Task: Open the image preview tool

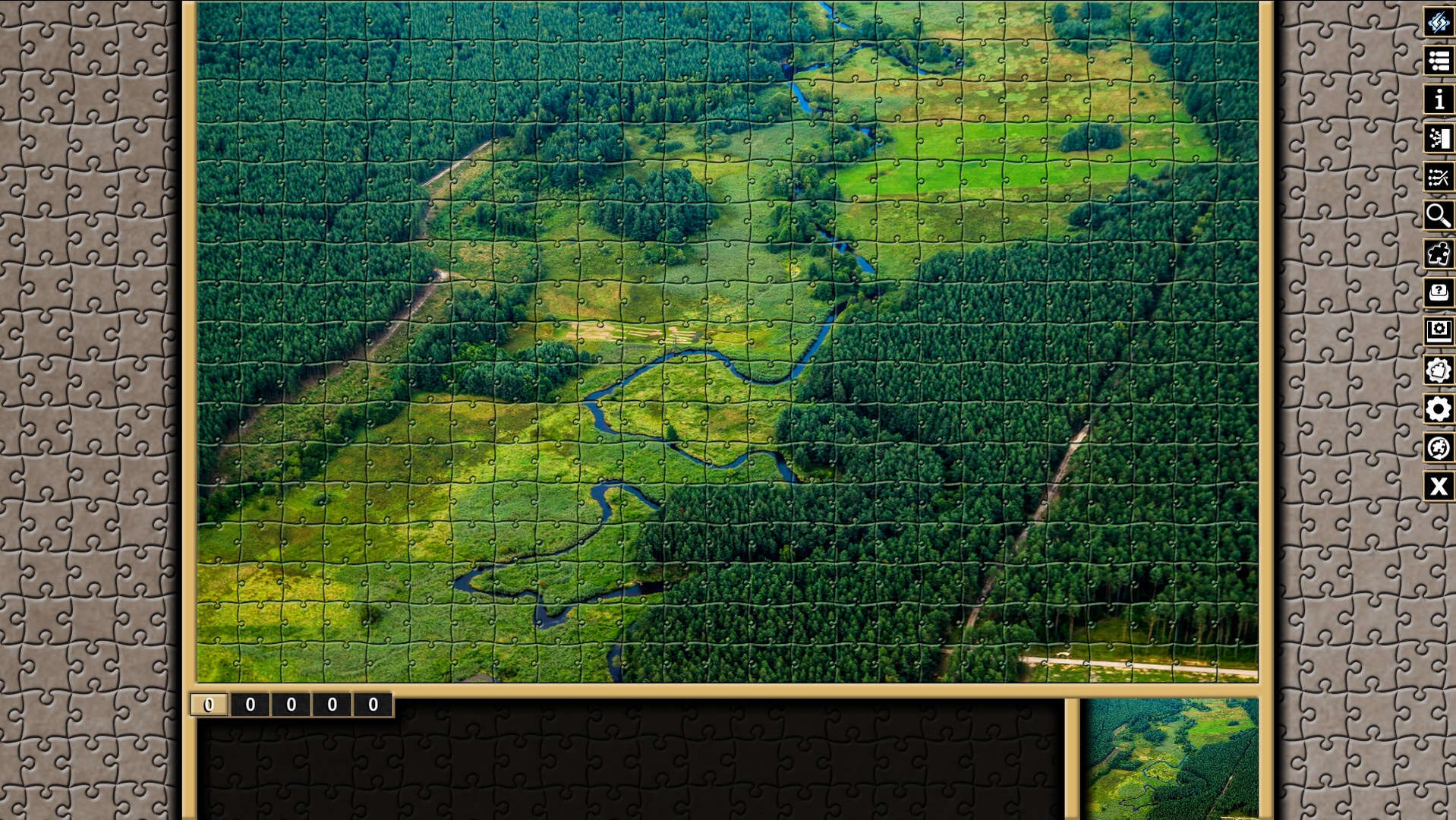Action: [1438, 332]
